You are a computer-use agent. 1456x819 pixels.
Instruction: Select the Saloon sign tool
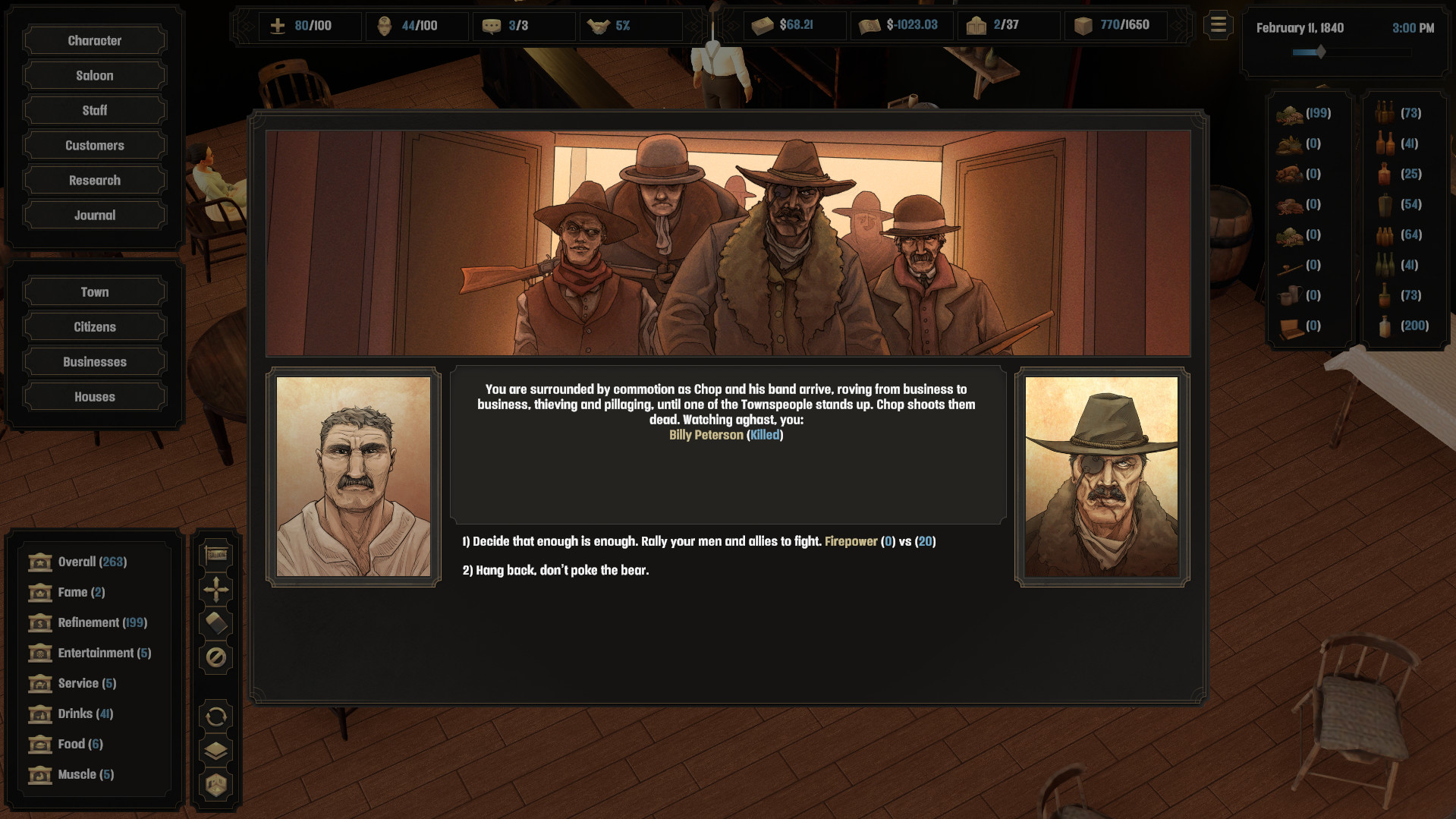pyautogui.click(x=215, y=555)
